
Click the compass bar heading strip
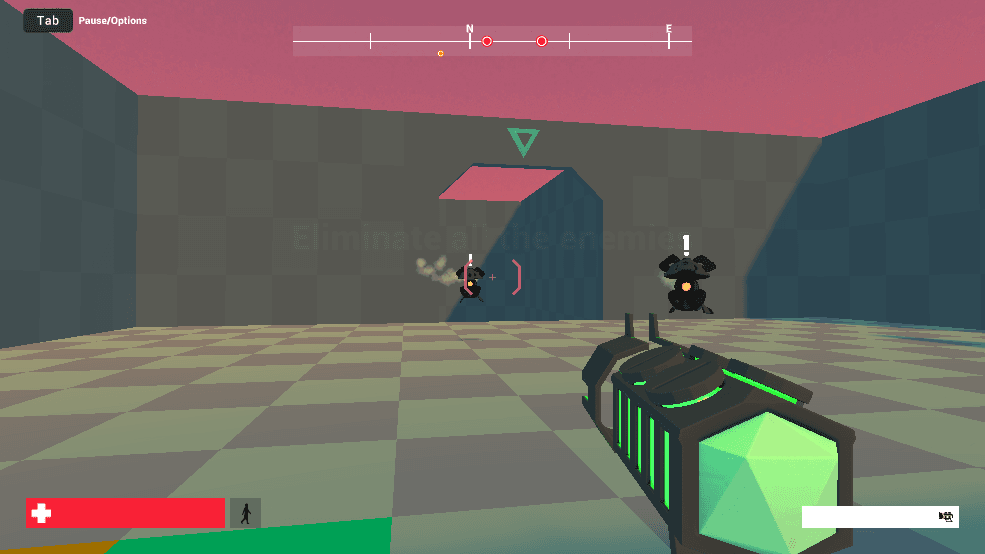[492, 41]
